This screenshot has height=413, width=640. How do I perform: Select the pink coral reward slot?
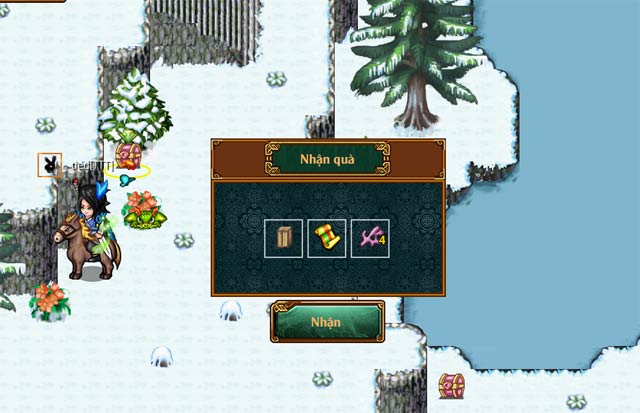[x=370, y=239]
